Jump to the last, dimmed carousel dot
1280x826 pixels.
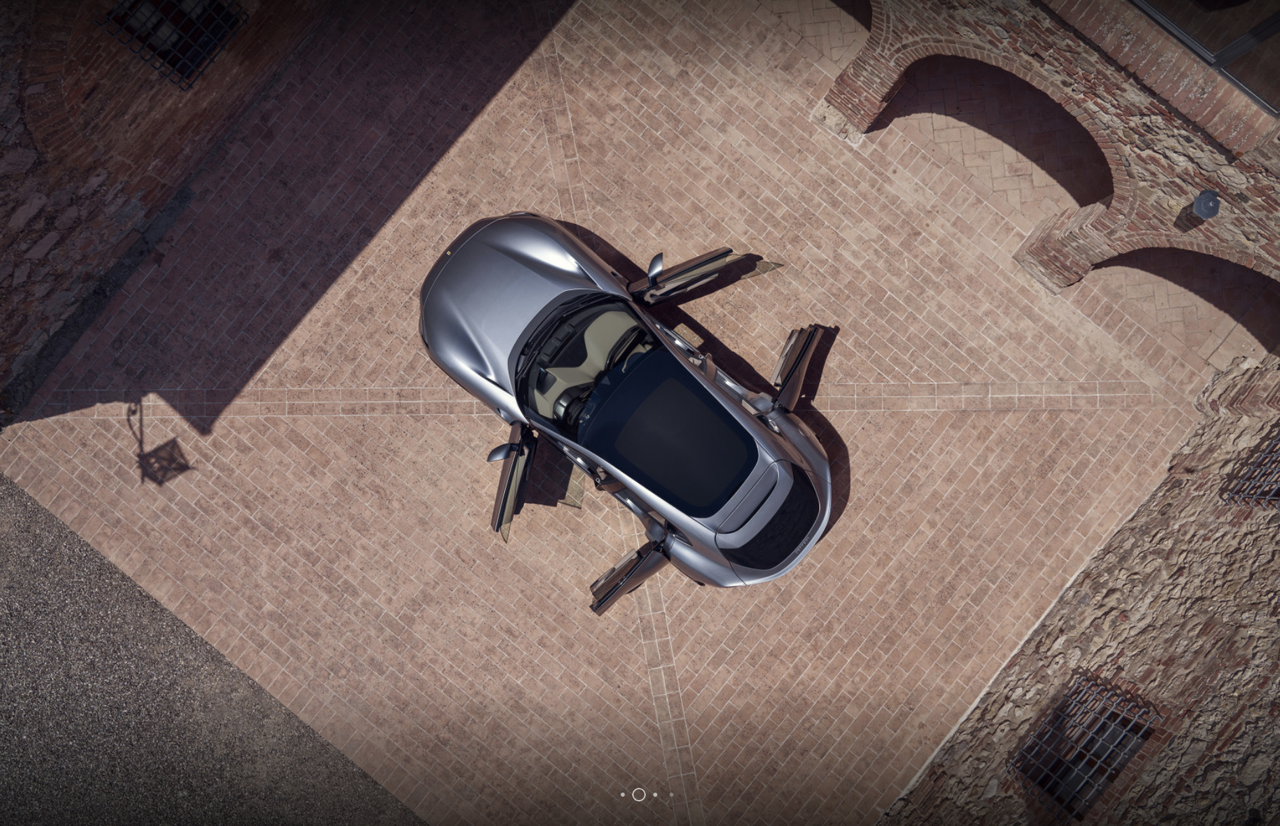(x=671, y=795)
